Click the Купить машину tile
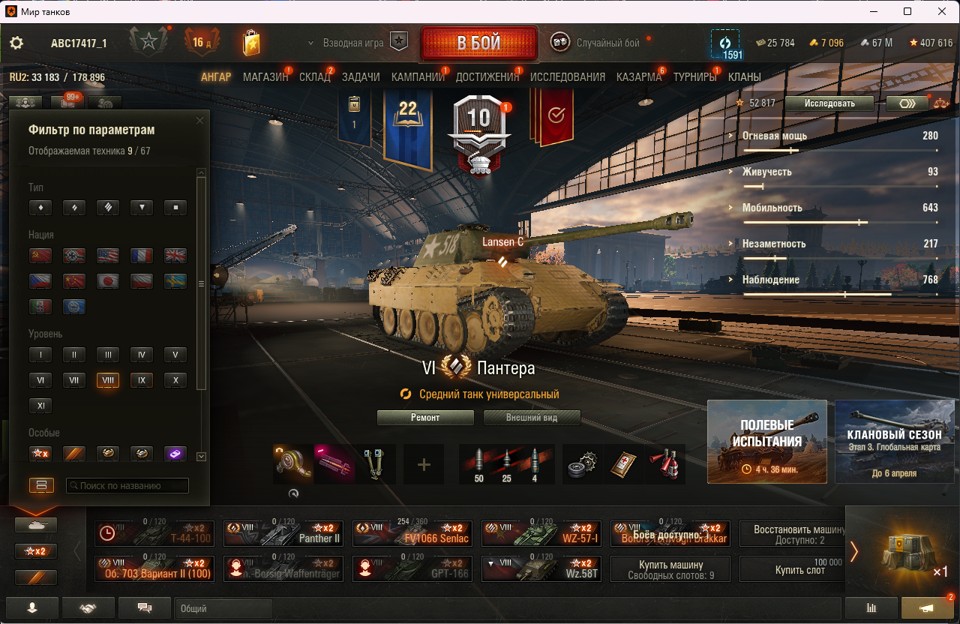The image size is (960, 624). (x=670, y=569)
